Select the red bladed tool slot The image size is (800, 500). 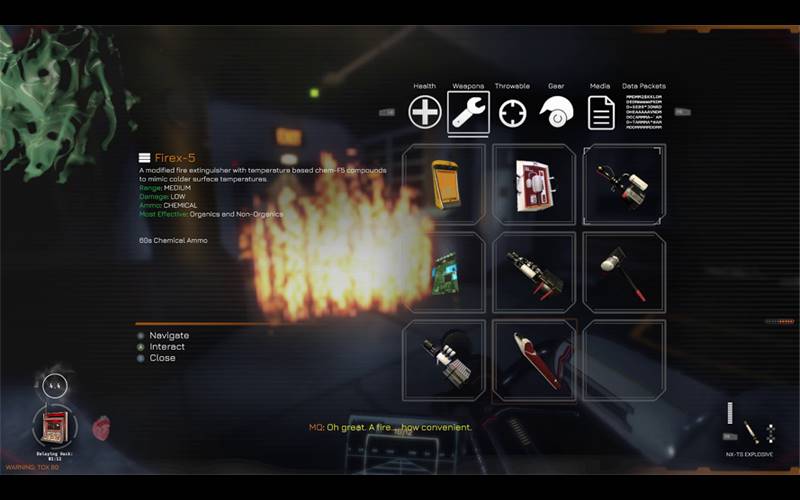[x=534, y=360]
